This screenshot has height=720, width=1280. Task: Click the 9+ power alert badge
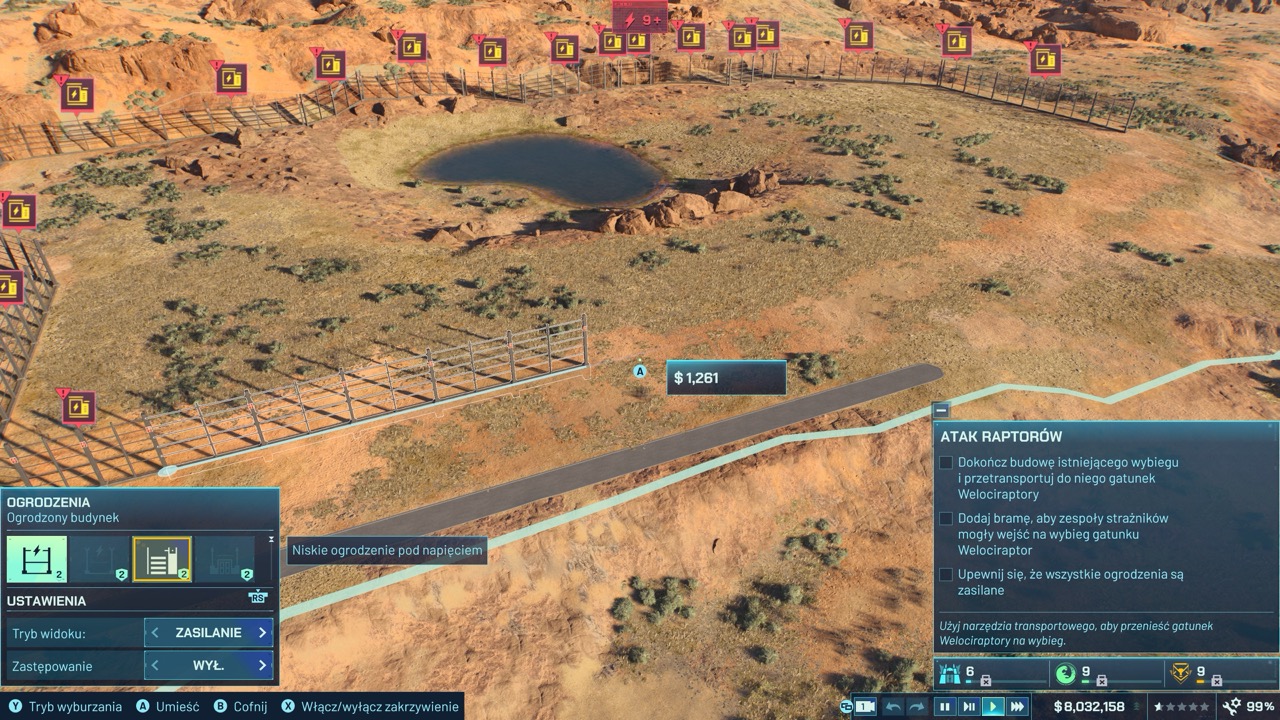640,20
